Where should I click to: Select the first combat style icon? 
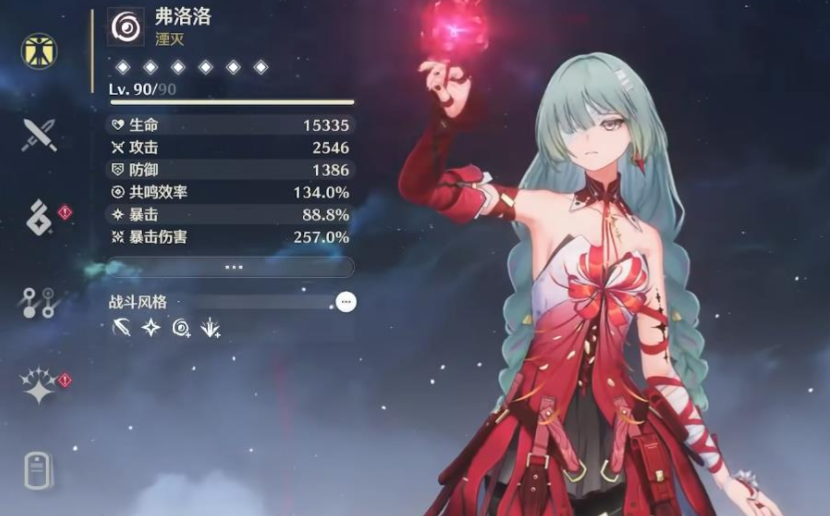pyautogui.click(x=122, y=327)
